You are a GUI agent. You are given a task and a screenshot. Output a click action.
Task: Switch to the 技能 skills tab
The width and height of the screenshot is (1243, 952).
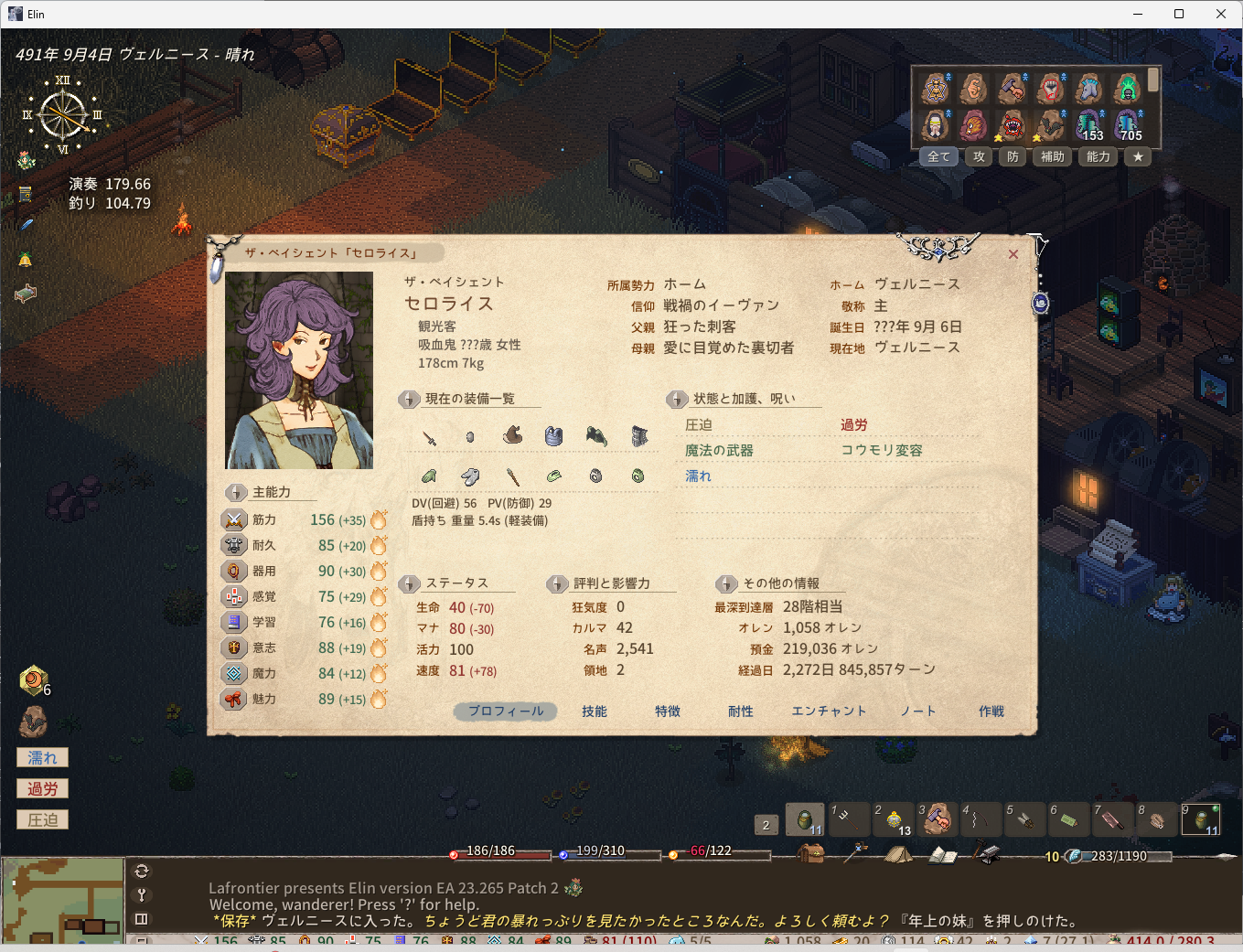594,711
